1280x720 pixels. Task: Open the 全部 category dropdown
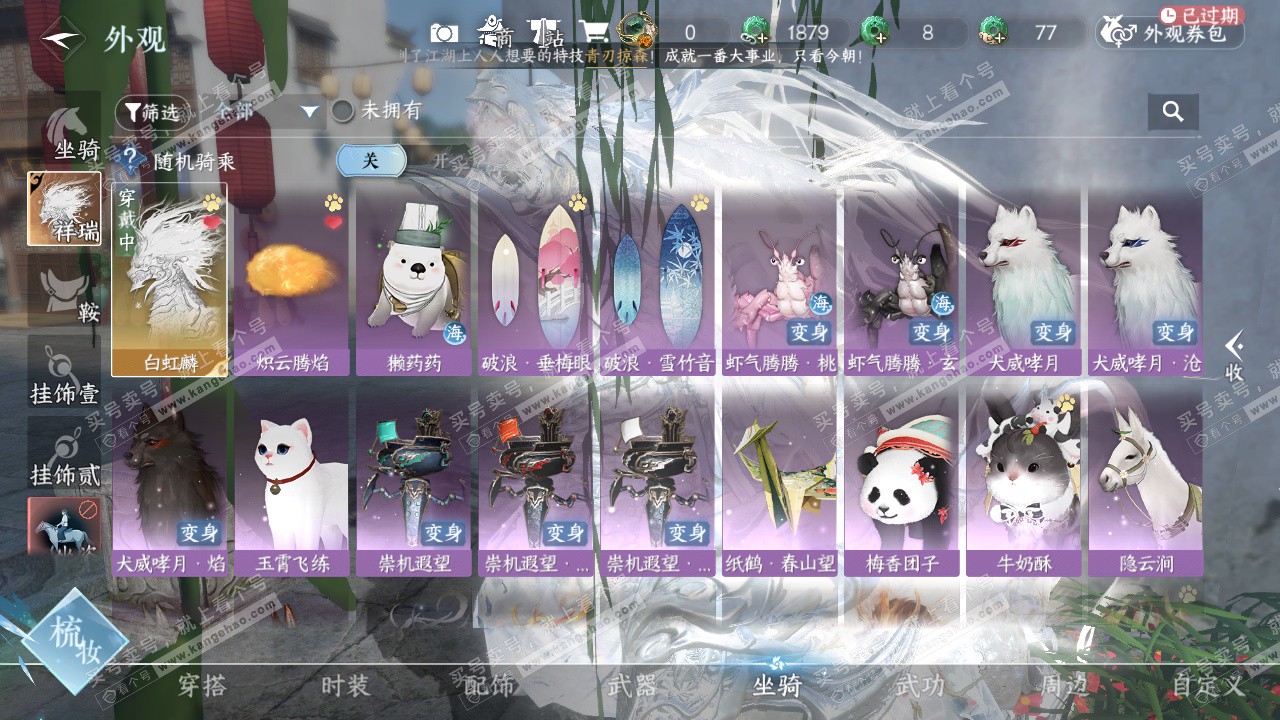265,112
